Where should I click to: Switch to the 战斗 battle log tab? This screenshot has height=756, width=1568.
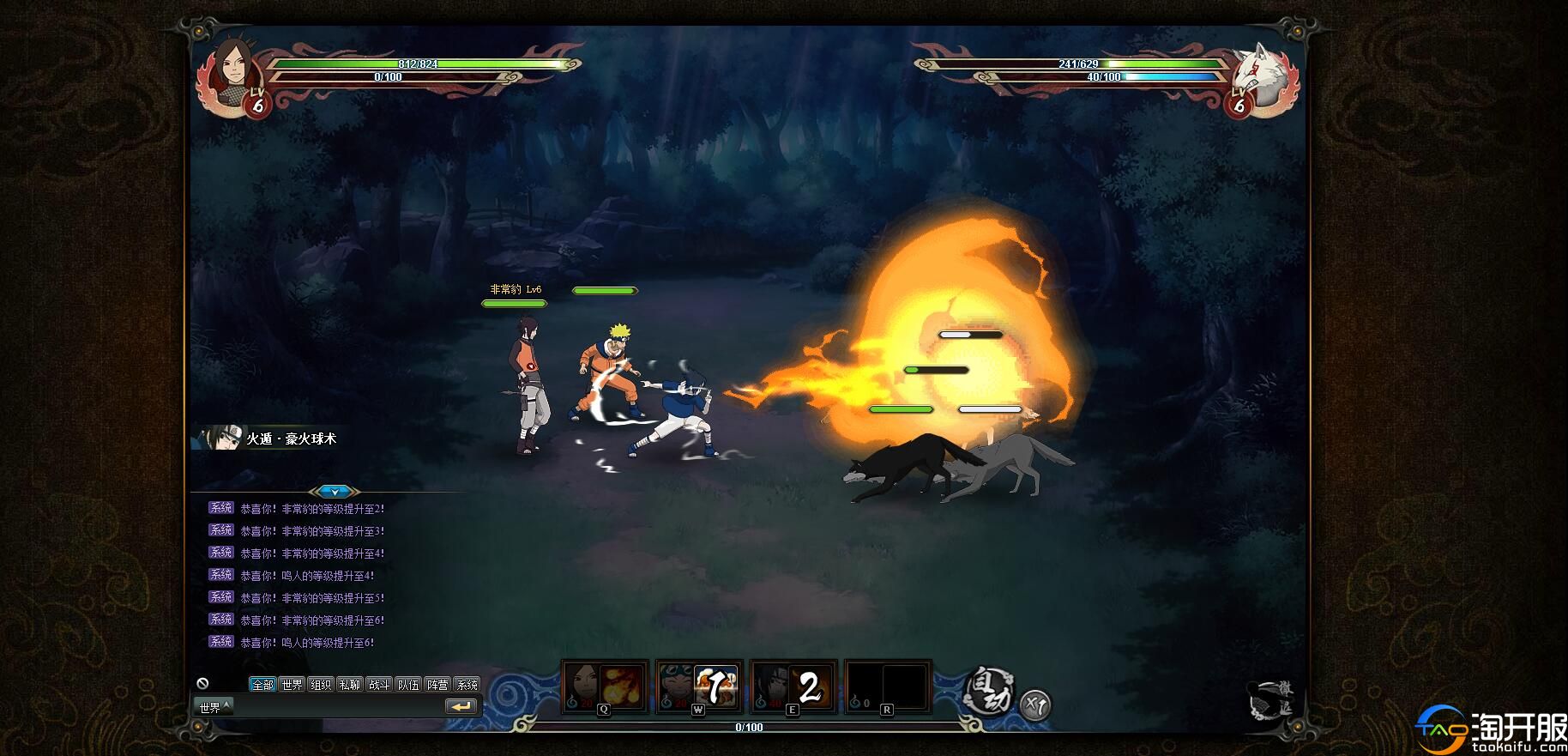click(x=379, y=684)
